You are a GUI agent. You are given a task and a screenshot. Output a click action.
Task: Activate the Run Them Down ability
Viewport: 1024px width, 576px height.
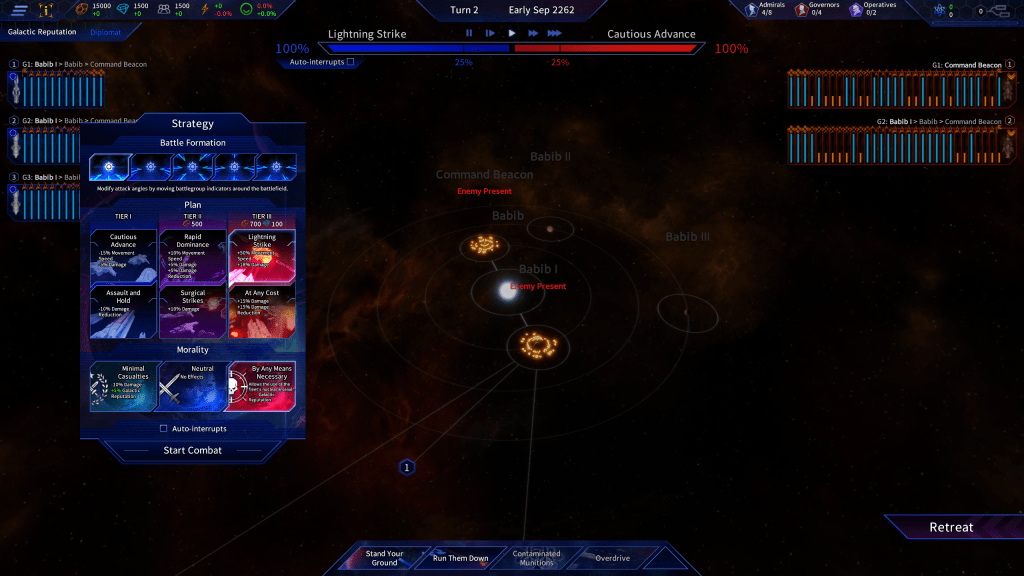460,558
